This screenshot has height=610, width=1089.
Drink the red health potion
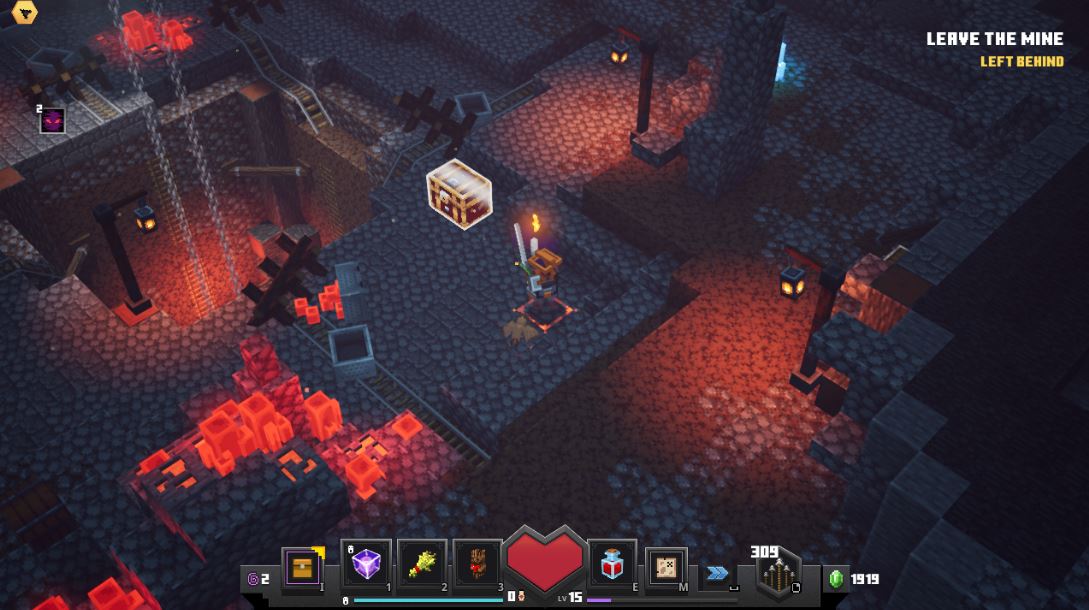point(612,566)
